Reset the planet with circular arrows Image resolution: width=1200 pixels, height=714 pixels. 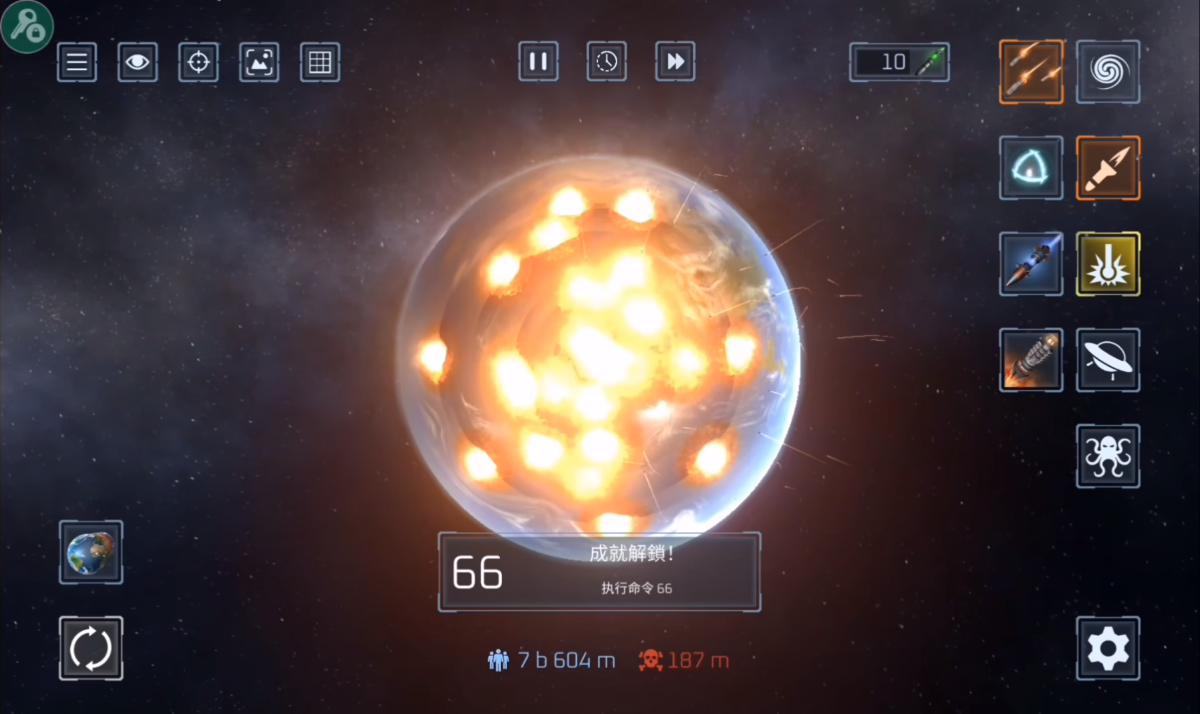91,648
